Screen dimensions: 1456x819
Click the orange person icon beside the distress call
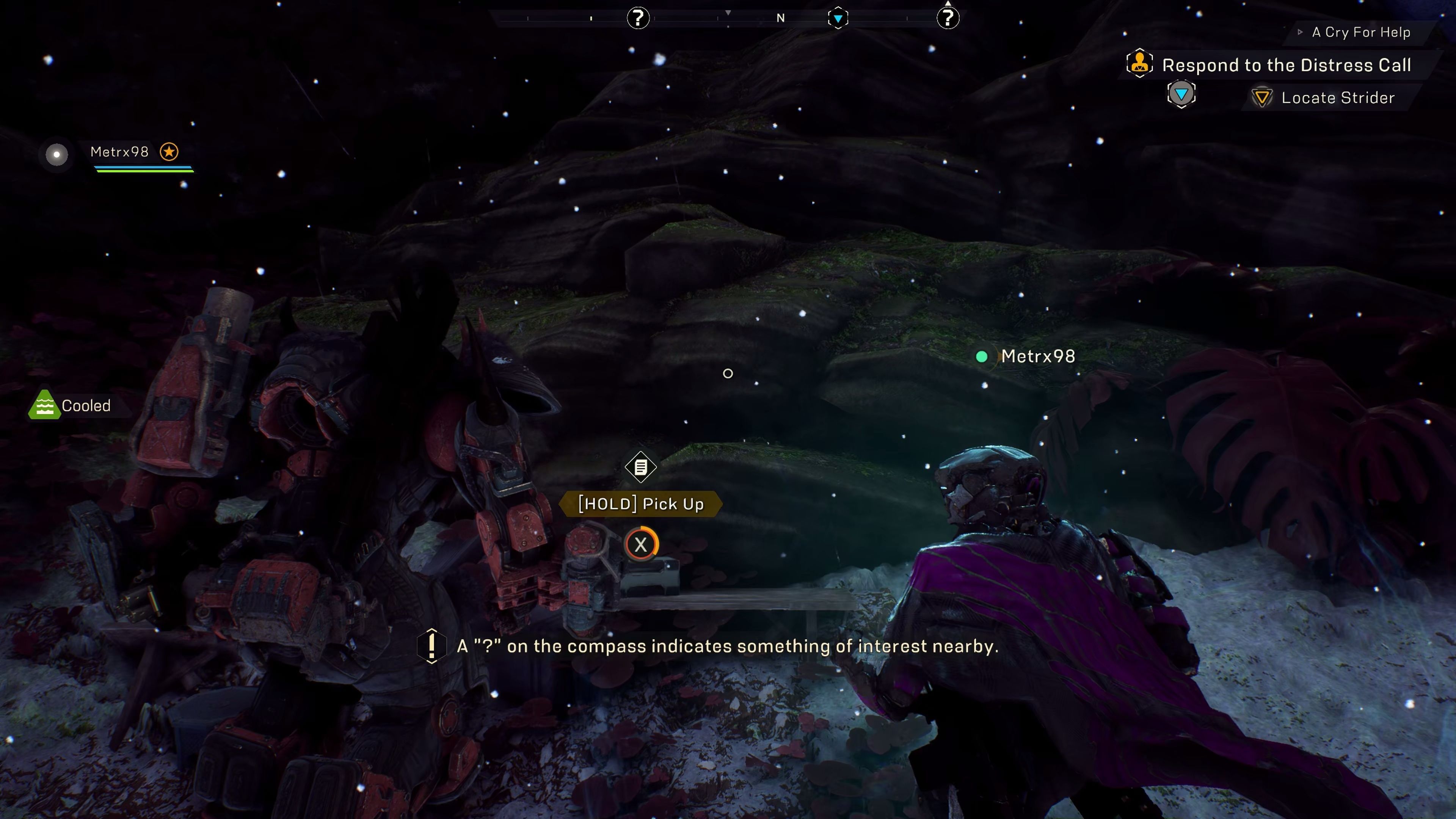point(1139,63)
